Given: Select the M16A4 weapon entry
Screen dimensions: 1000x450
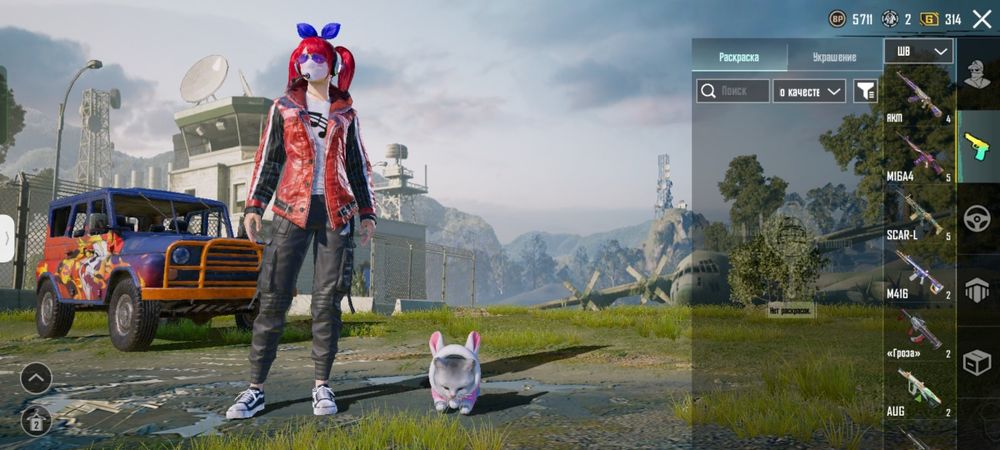Looking at the screenshot, I should (918, 155).
